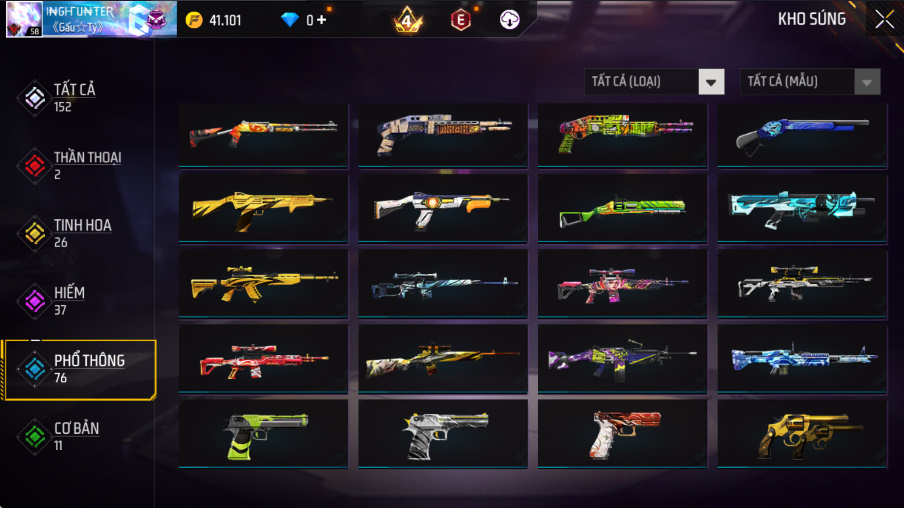The width and height of the screenshot is (904, 508).
Task: Switch to the Cơ Bản category
Action: [75, 436]
